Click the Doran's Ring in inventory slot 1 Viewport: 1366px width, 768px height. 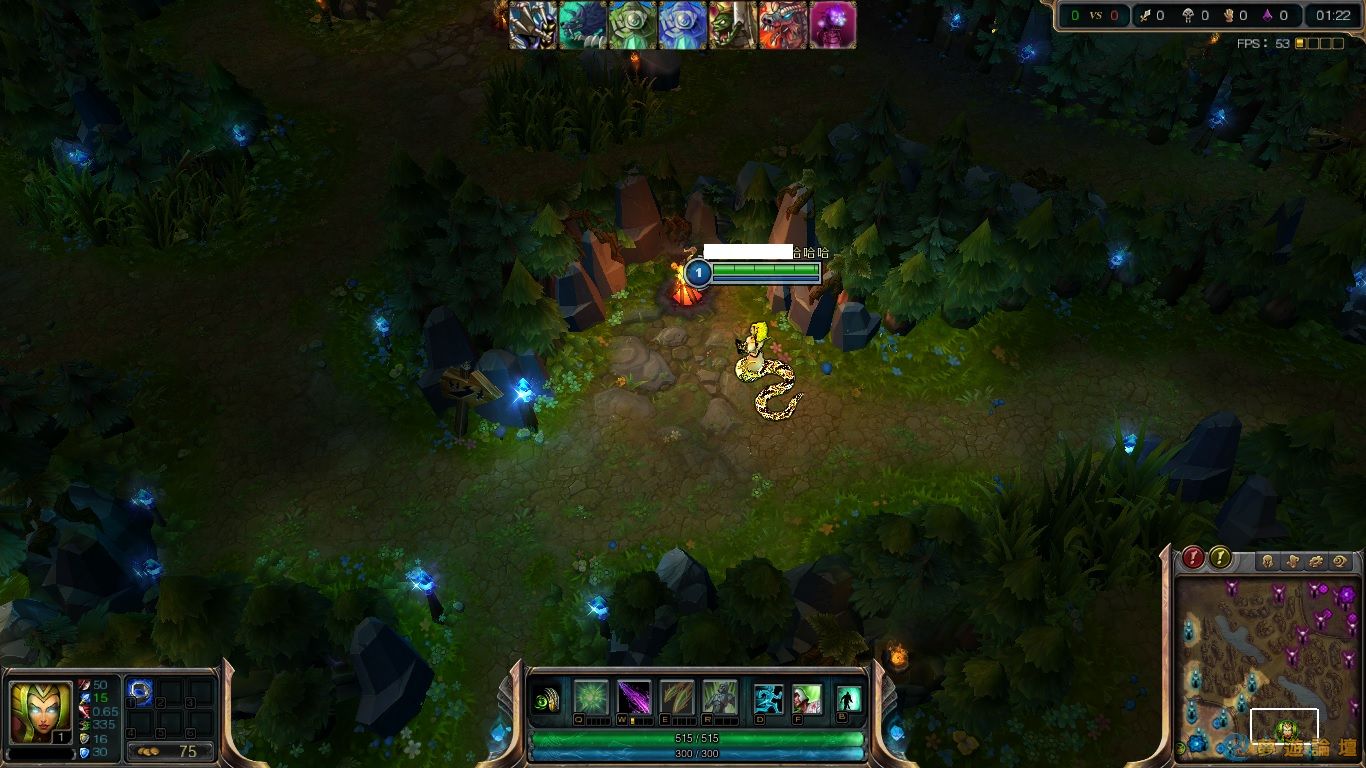[140, 691]
